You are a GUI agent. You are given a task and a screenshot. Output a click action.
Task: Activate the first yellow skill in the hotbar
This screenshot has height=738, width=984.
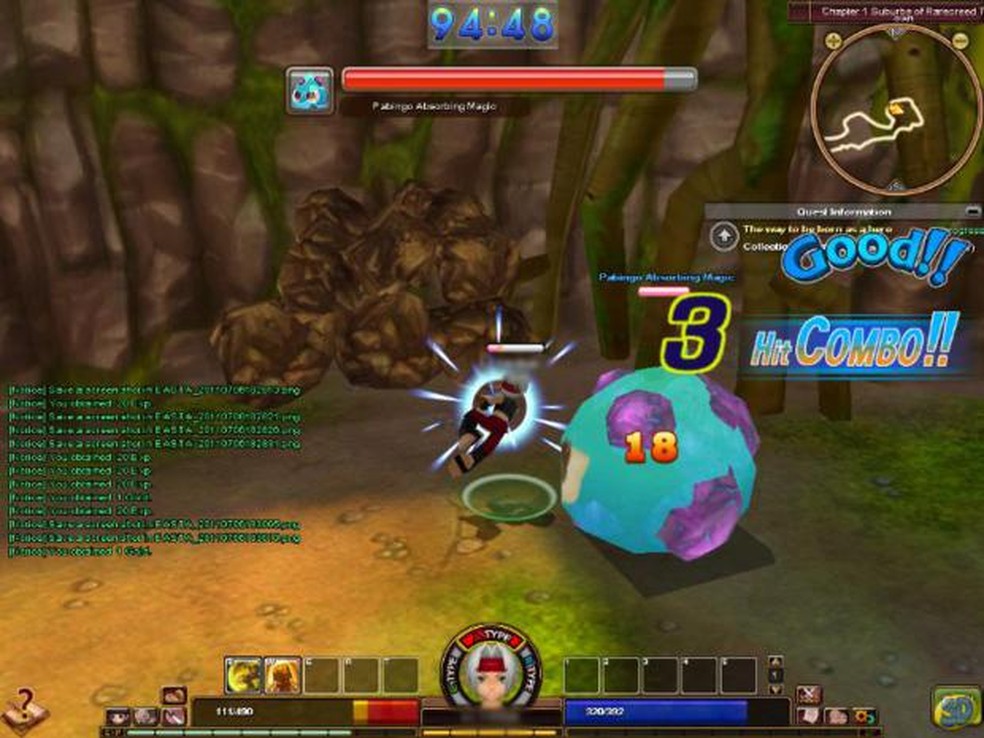pos(243,675)
